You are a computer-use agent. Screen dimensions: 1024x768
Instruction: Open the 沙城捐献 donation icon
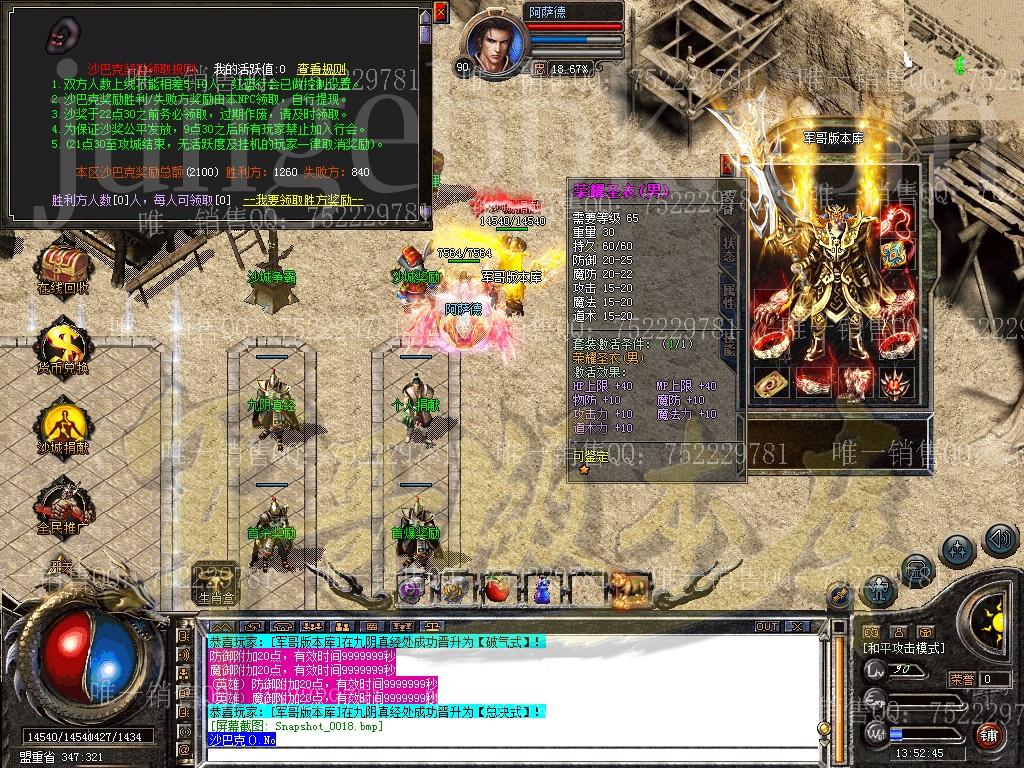[x=62, y=427]
